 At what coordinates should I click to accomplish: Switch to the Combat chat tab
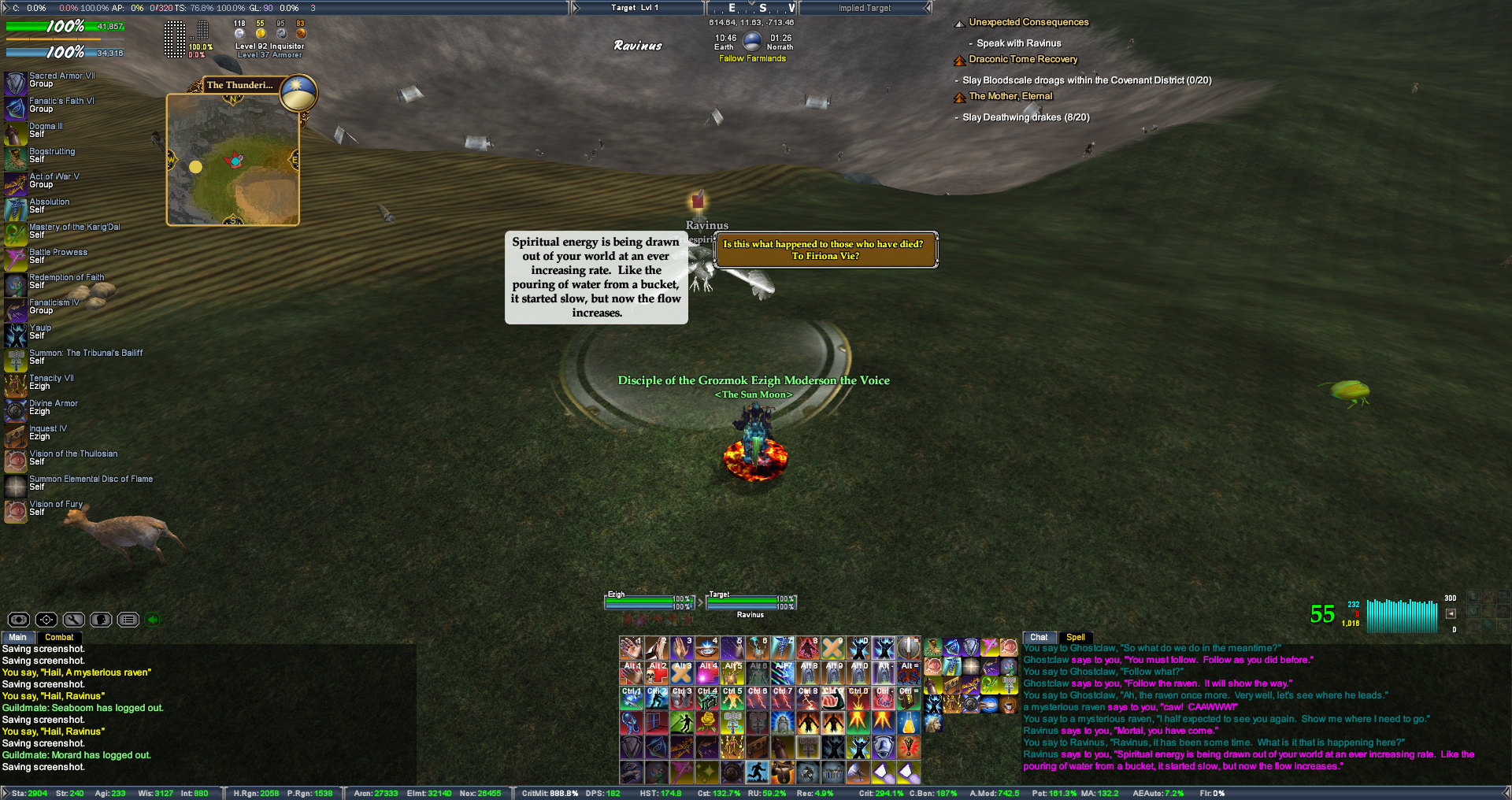coord(59,637)
